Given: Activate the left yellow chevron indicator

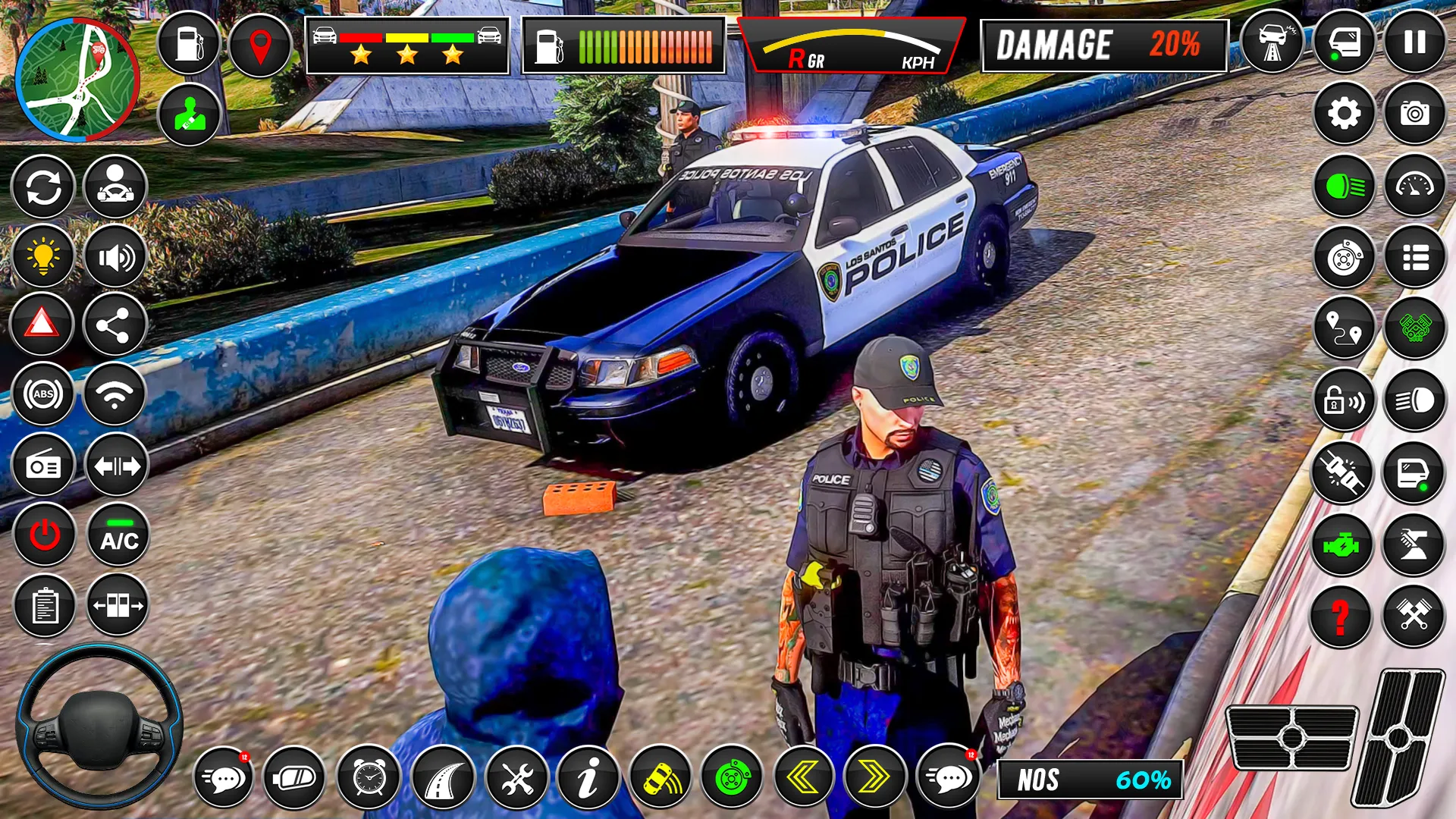Looking at the screenshot, I should pos(802,778).
